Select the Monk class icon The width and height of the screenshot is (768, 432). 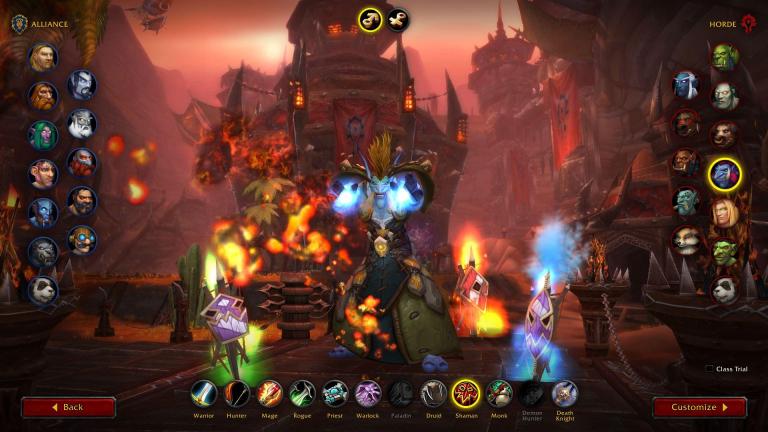pyautogui.click(x=499, y=393)
